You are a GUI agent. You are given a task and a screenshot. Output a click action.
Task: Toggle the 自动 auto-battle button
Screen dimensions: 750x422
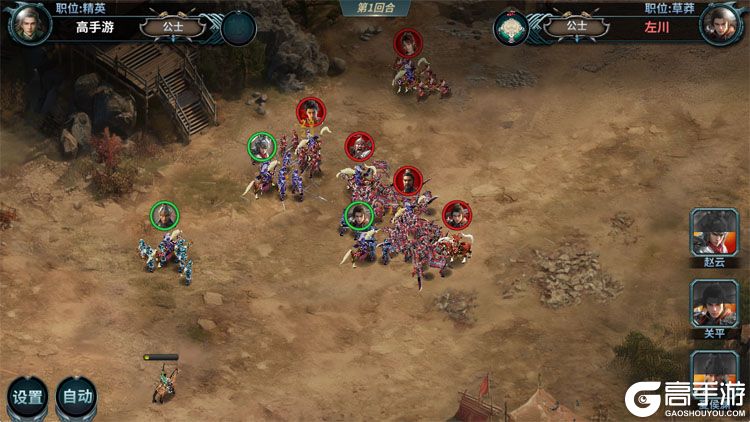pyautogui.click(x=77, y=396)
